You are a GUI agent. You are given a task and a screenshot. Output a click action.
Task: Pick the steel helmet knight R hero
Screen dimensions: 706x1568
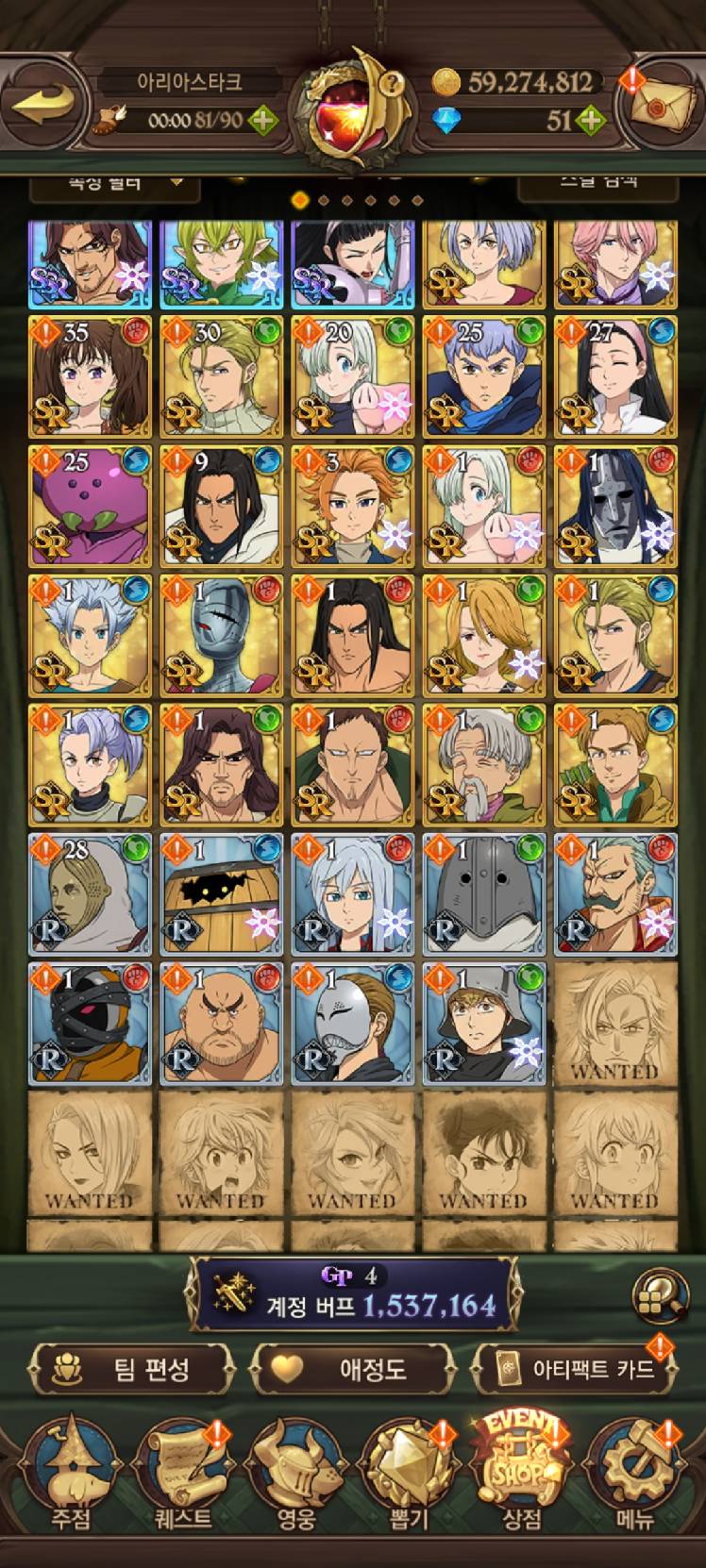point(483,892)
